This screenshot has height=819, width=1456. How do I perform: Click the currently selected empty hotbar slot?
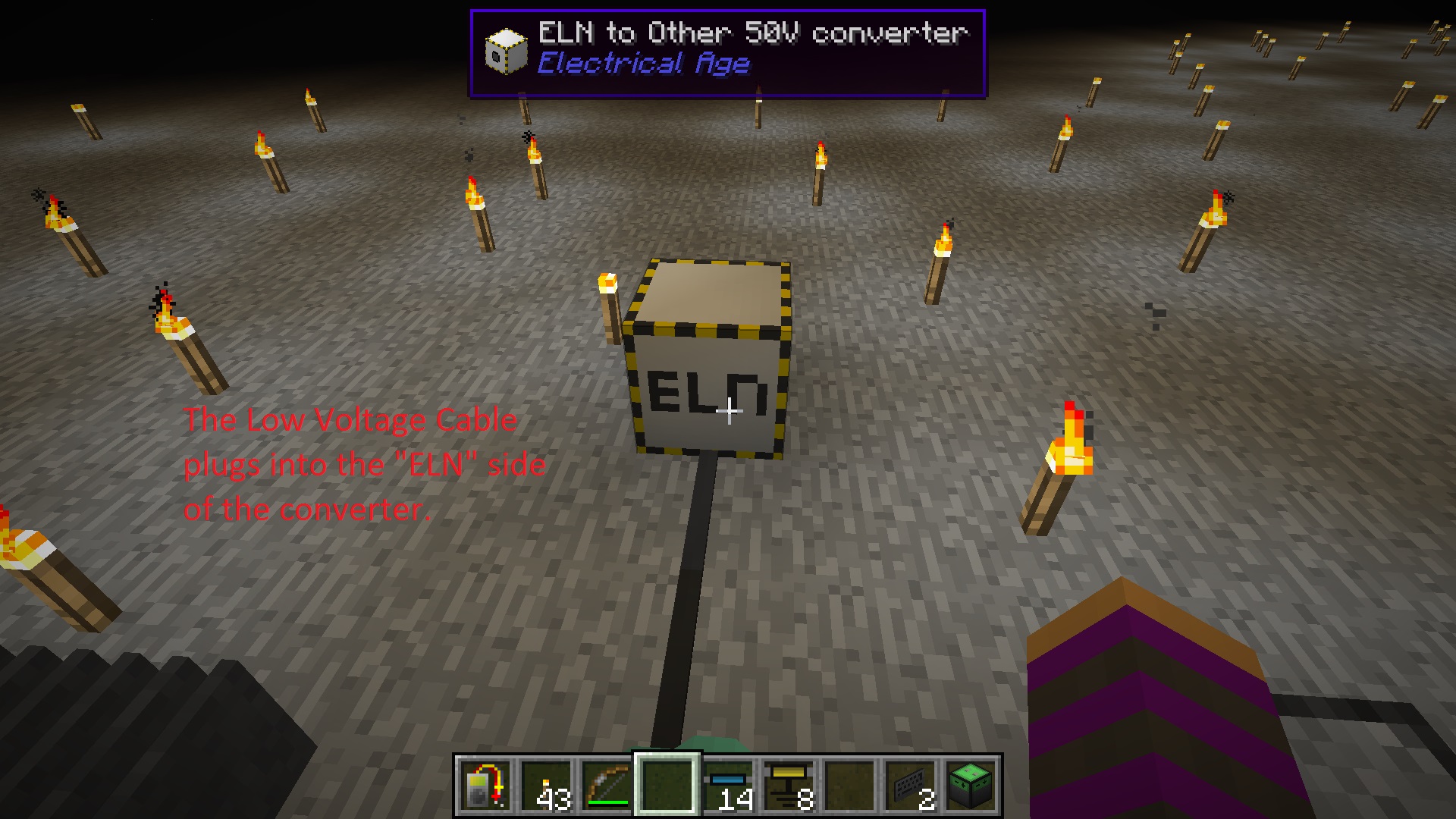pyautogui.click(x=667, y=785)
